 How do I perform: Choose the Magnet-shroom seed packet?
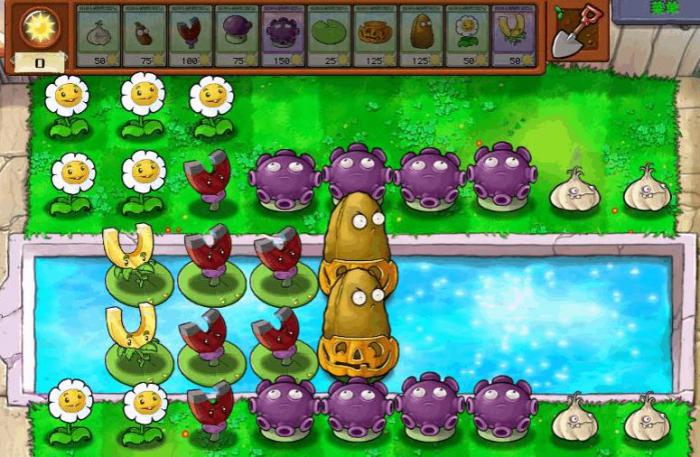[x=190, y=35]
